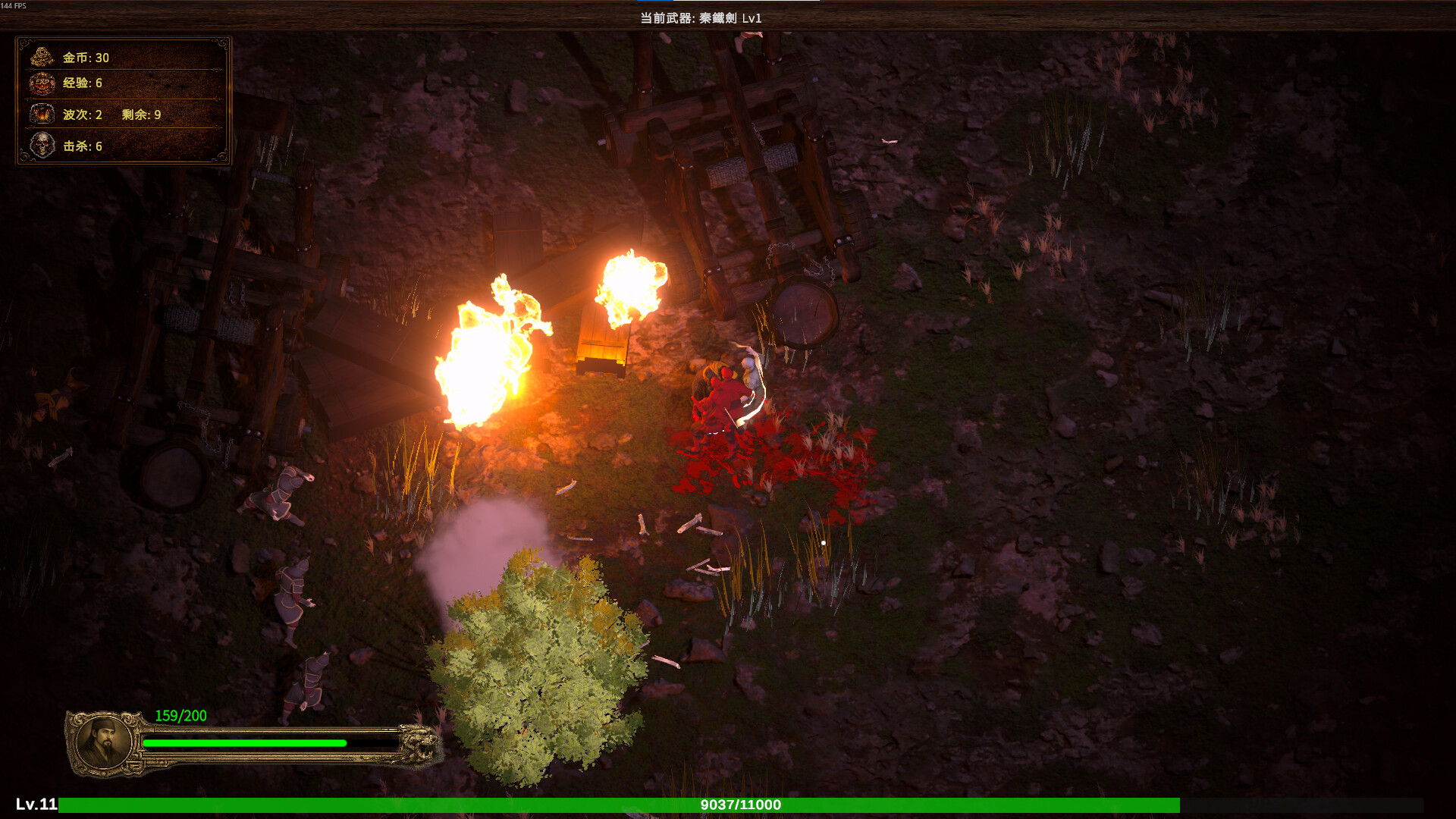Click the skull kills icon
This screenshot has height=819, width=1456.
[42, 145]
